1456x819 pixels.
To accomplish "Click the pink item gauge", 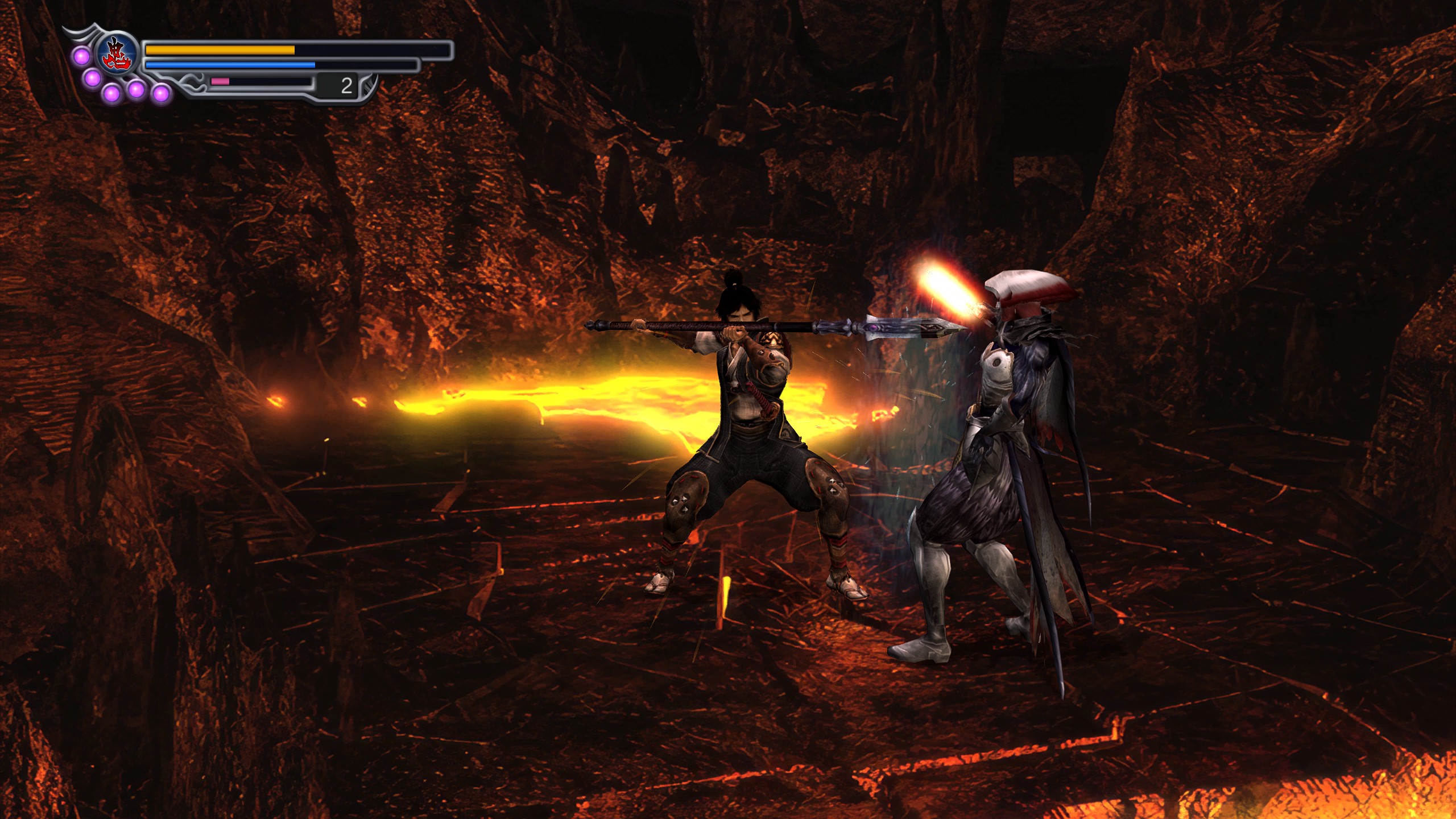I will click(220, 84).
